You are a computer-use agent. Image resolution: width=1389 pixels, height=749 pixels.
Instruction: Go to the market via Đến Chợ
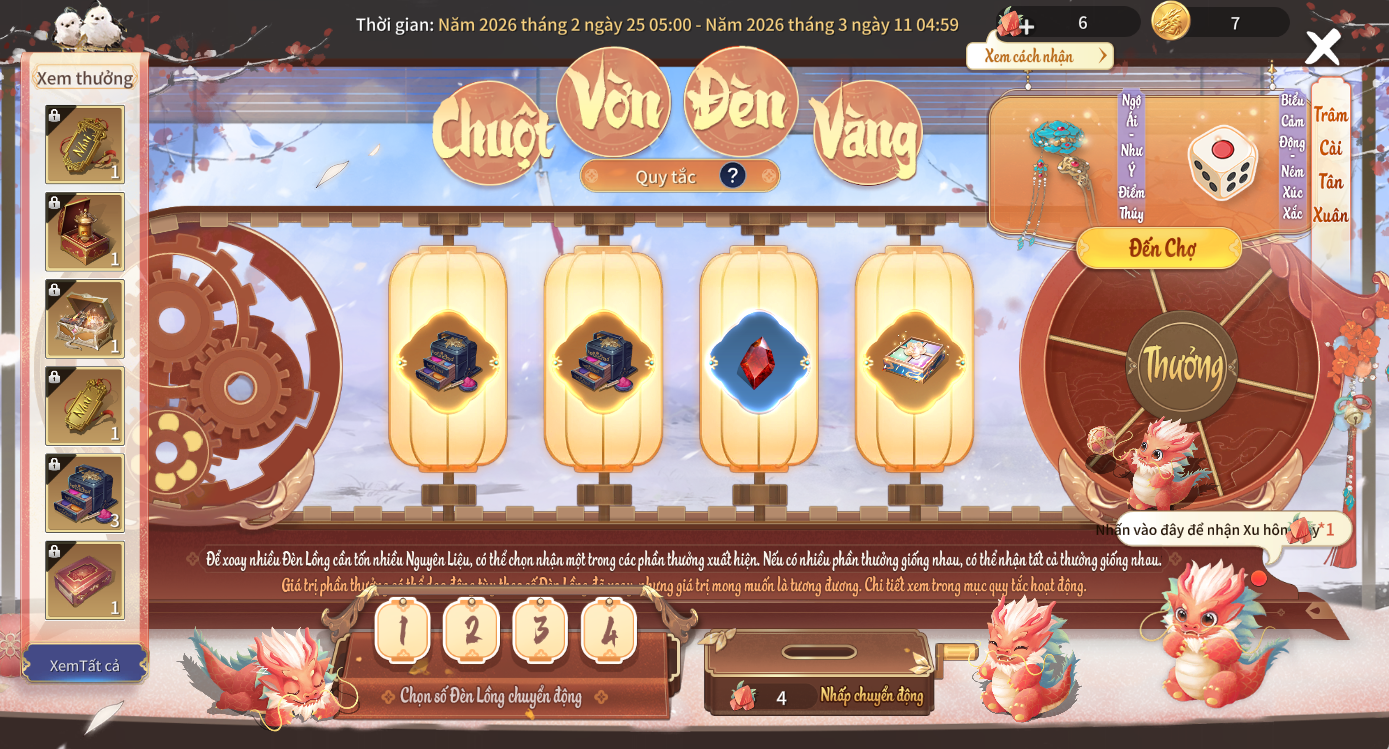(x=1159, y=248)
